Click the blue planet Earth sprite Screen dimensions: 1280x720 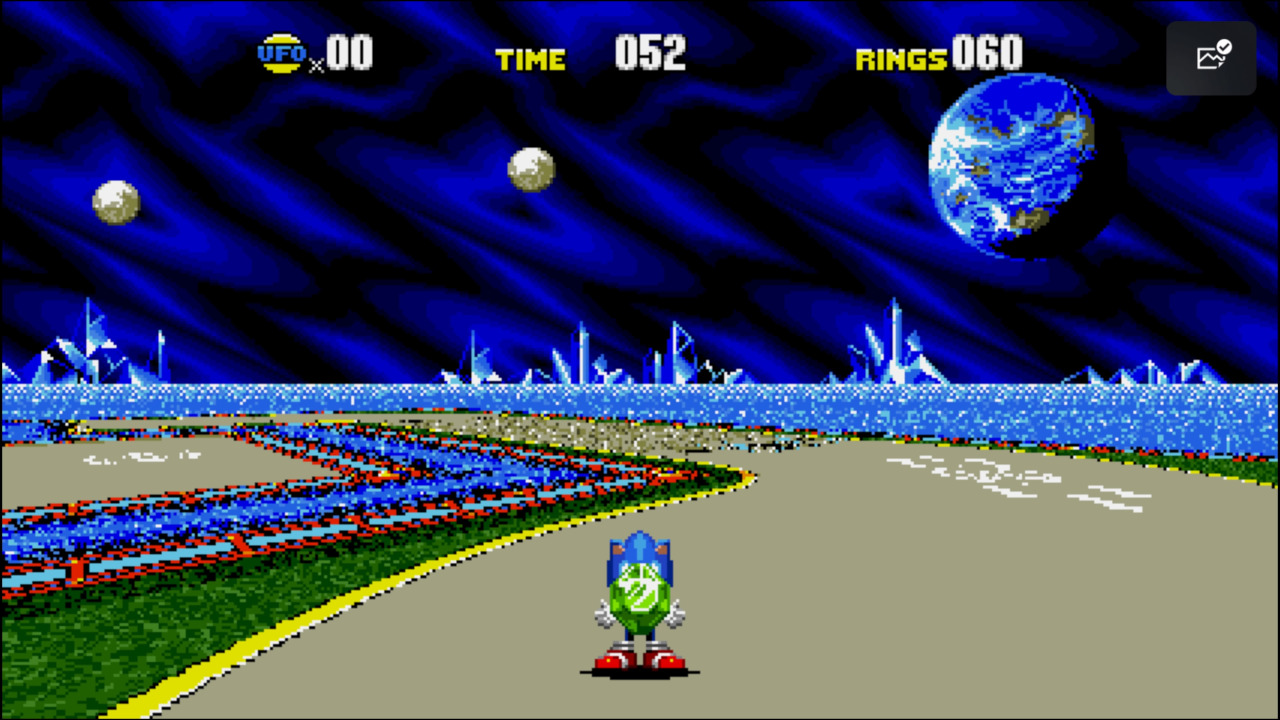pos(1010,170)
